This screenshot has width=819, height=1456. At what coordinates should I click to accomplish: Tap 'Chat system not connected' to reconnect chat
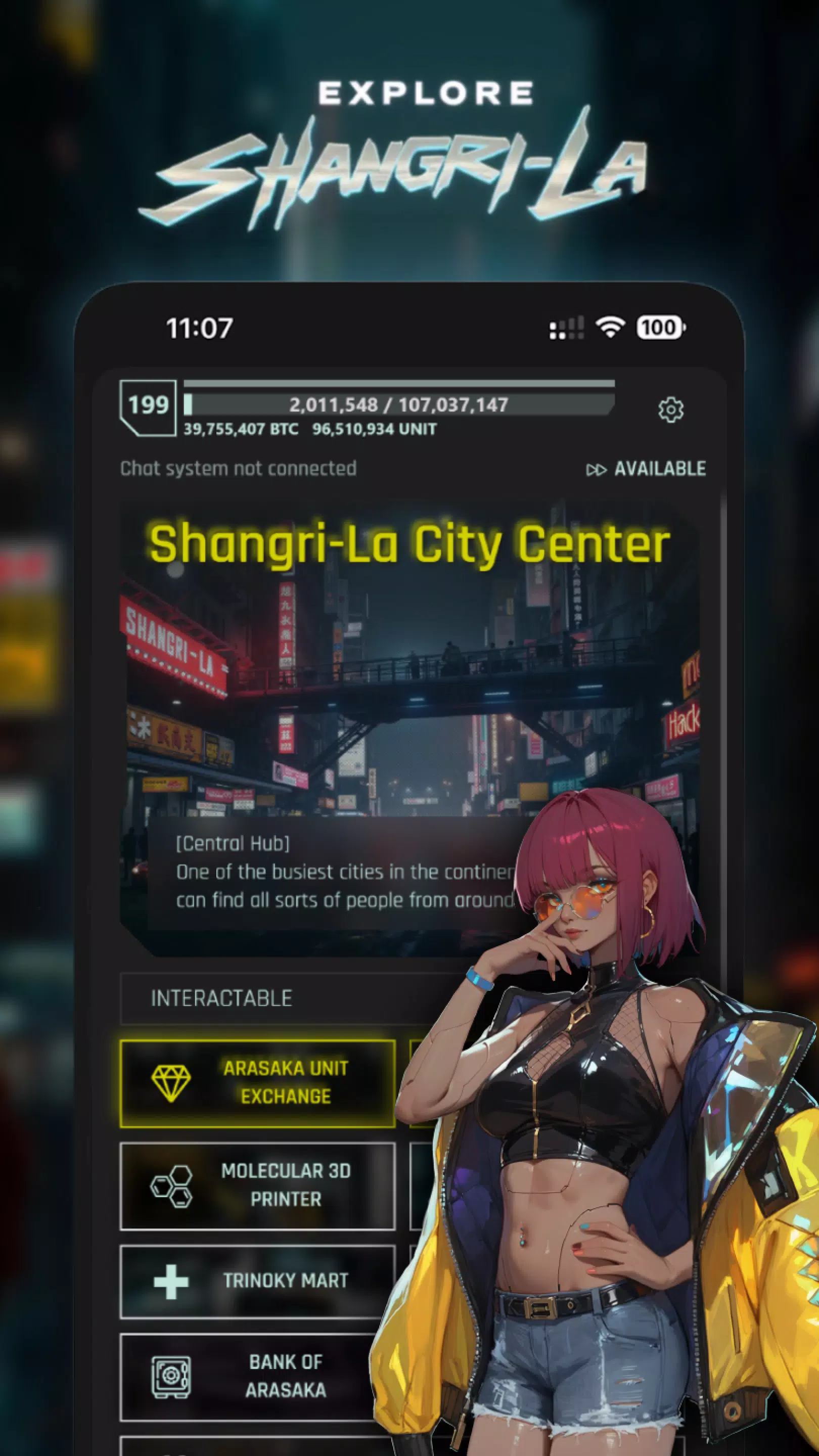pyautogui.click(x=239, y=469)
